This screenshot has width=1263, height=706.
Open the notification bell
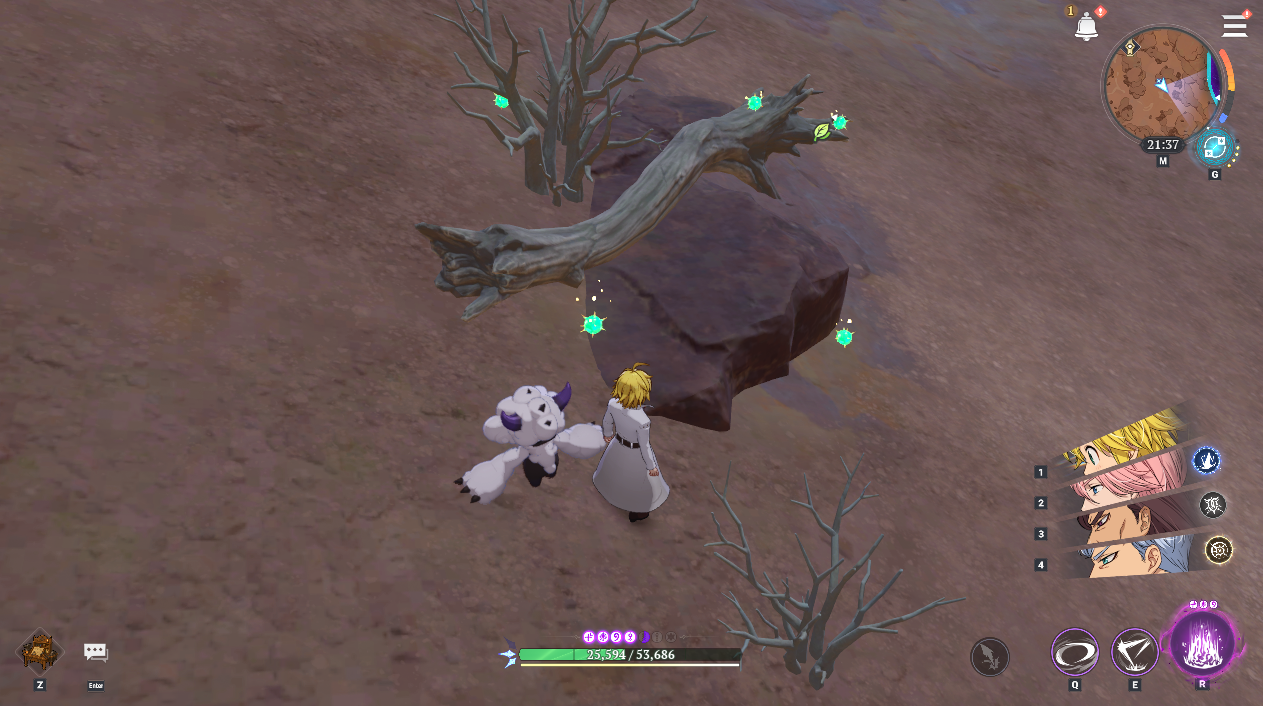pyautogui.click(x=1086, y=27)
